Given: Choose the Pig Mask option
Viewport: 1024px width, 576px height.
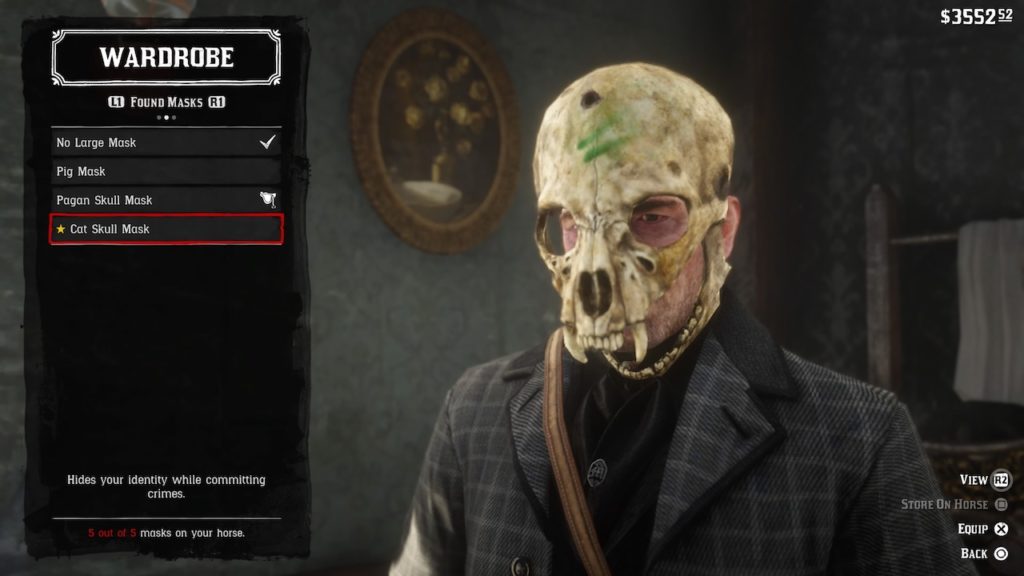Looking at the screenshot, I should pyautogui.click(x=166, y=172).
